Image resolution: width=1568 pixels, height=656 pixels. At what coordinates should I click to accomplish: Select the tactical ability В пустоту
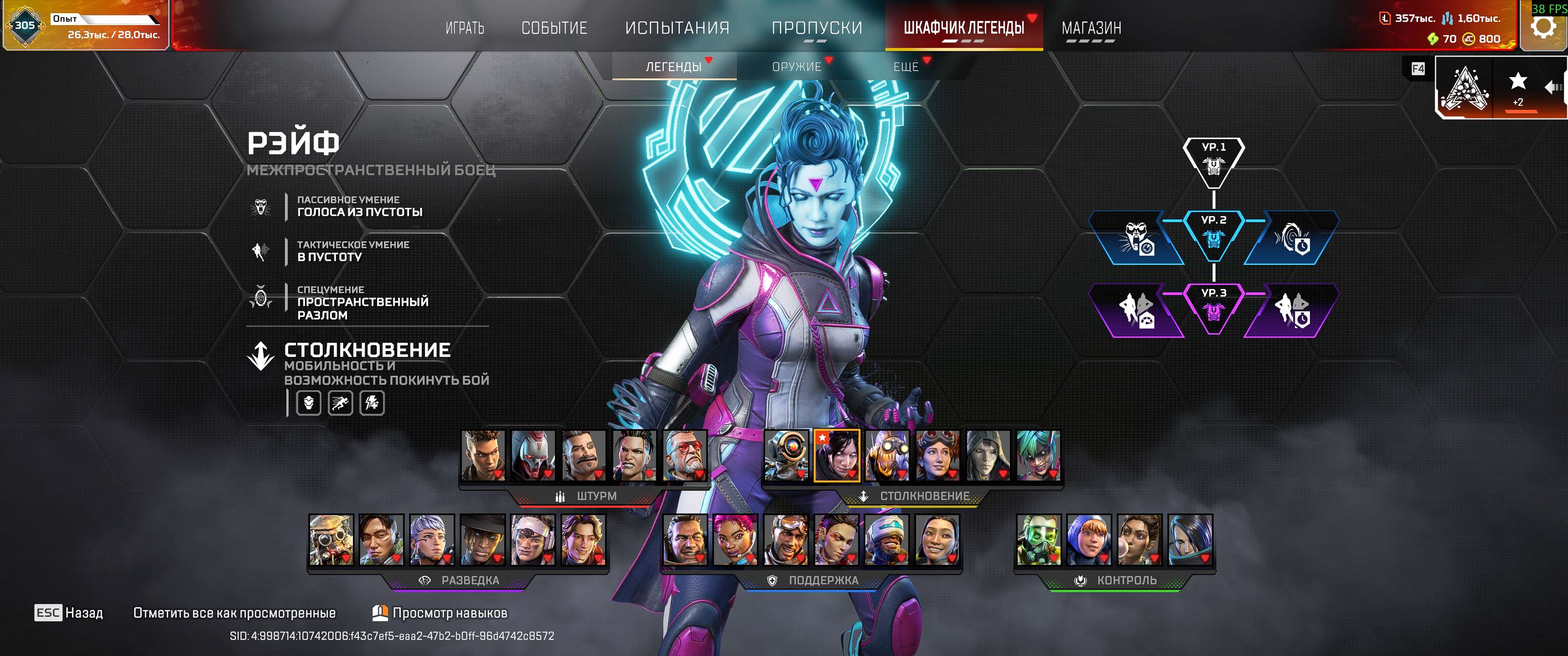262,251
